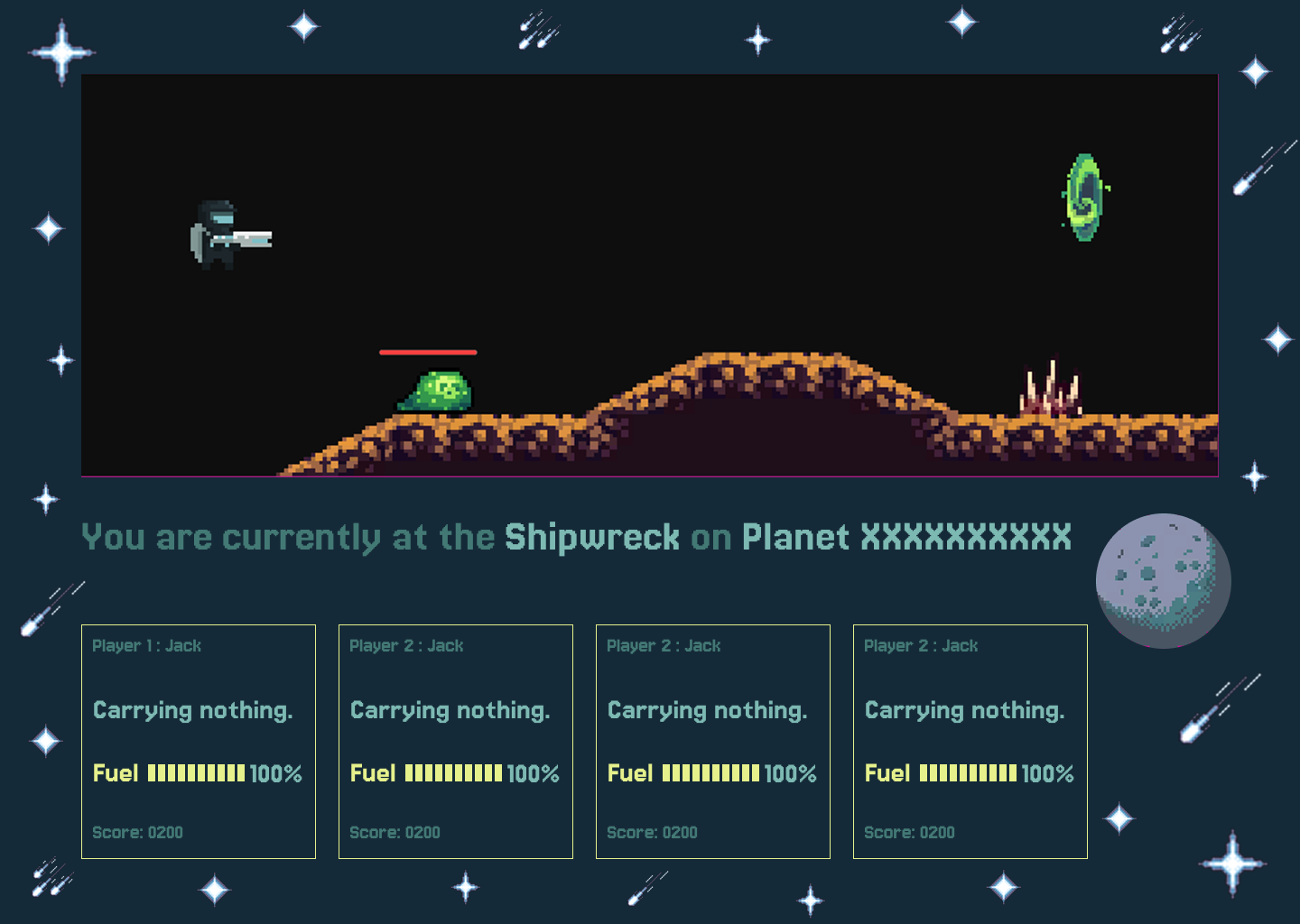The width and height of the screenshot is (1300, 924).
Task: Click the gray cratered planet icon
Action: click(1163, 580)
